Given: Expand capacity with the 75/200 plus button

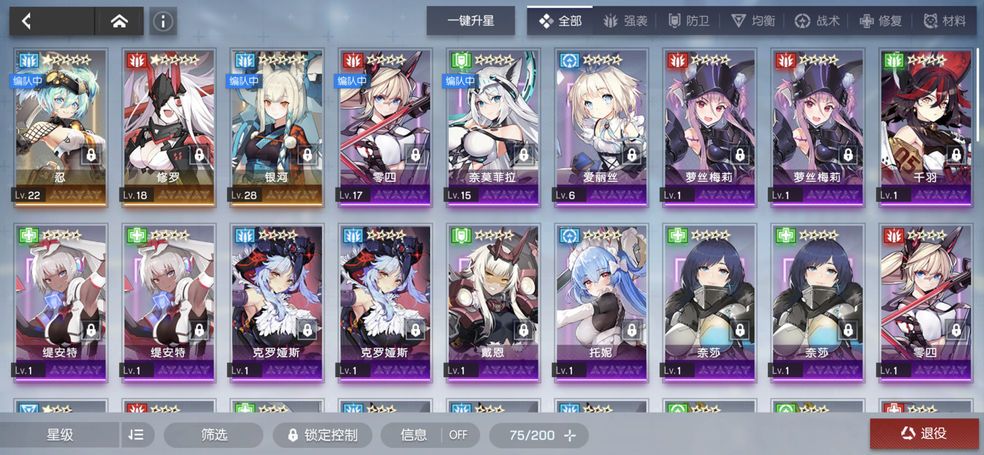Looking at the screenshot, I should click(x=570, y=435).
